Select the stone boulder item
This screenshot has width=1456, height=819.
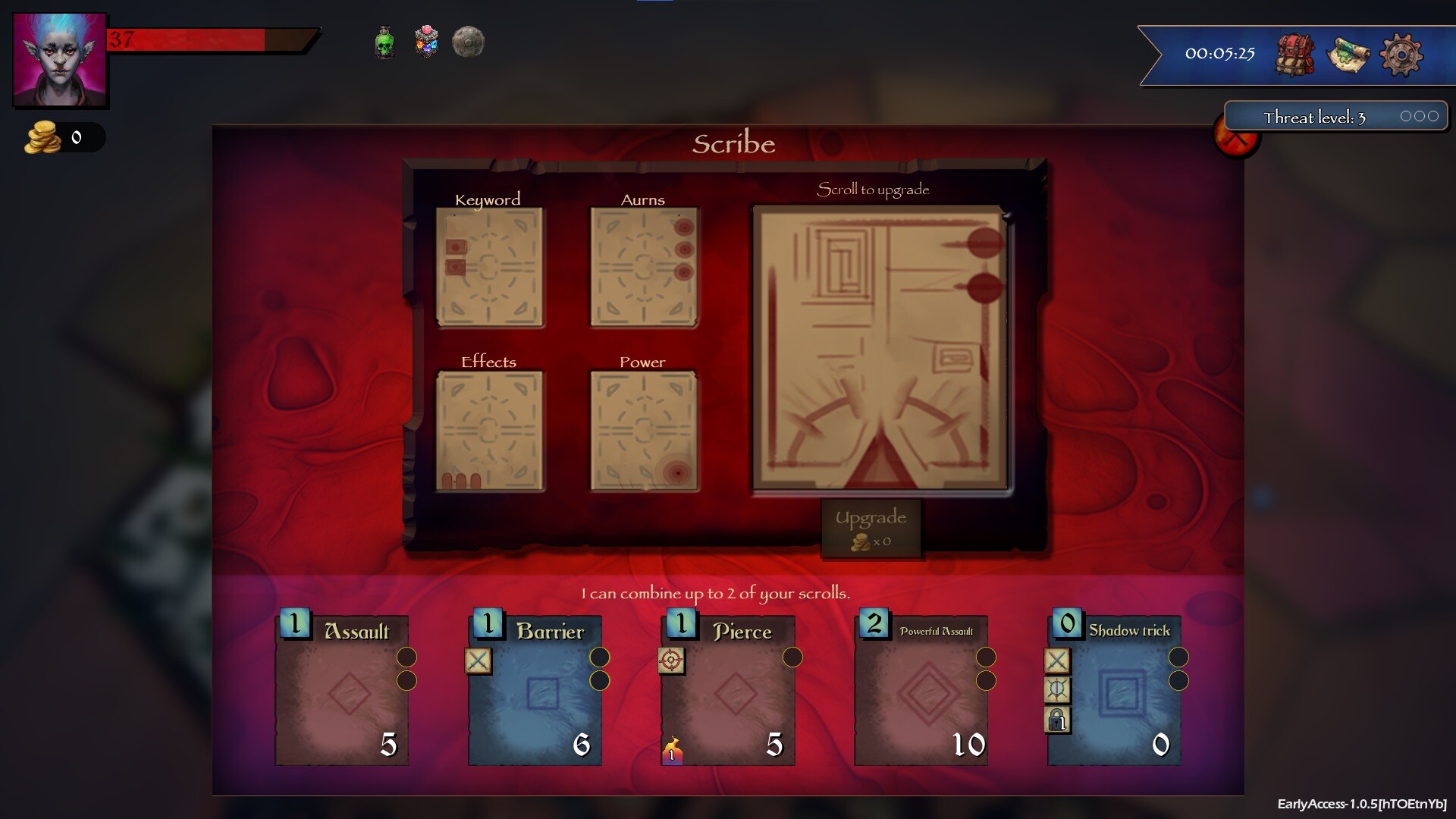pos(469,42)
